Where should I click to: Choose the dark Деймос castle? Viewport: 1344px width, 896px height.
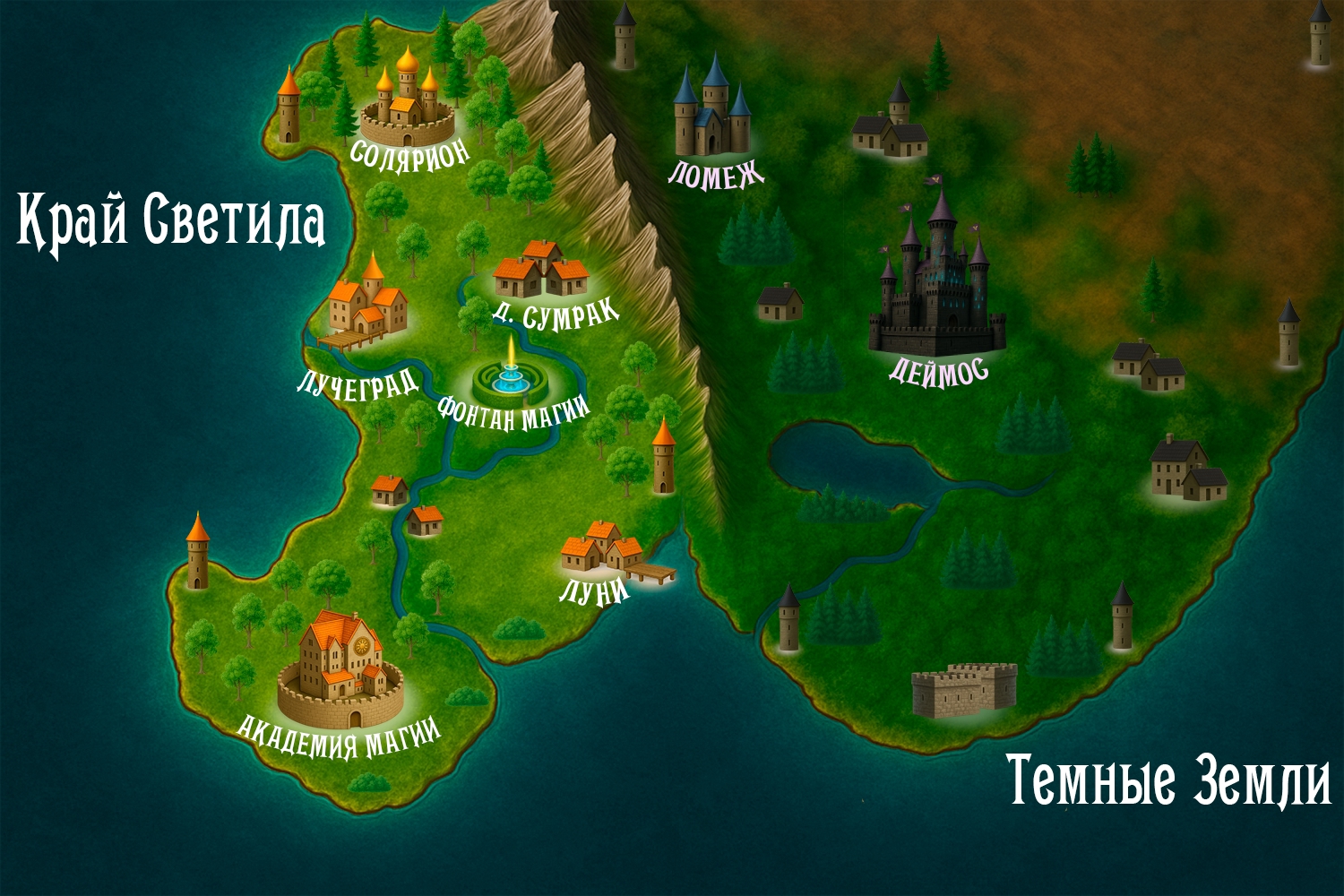[x=937, y=289]
